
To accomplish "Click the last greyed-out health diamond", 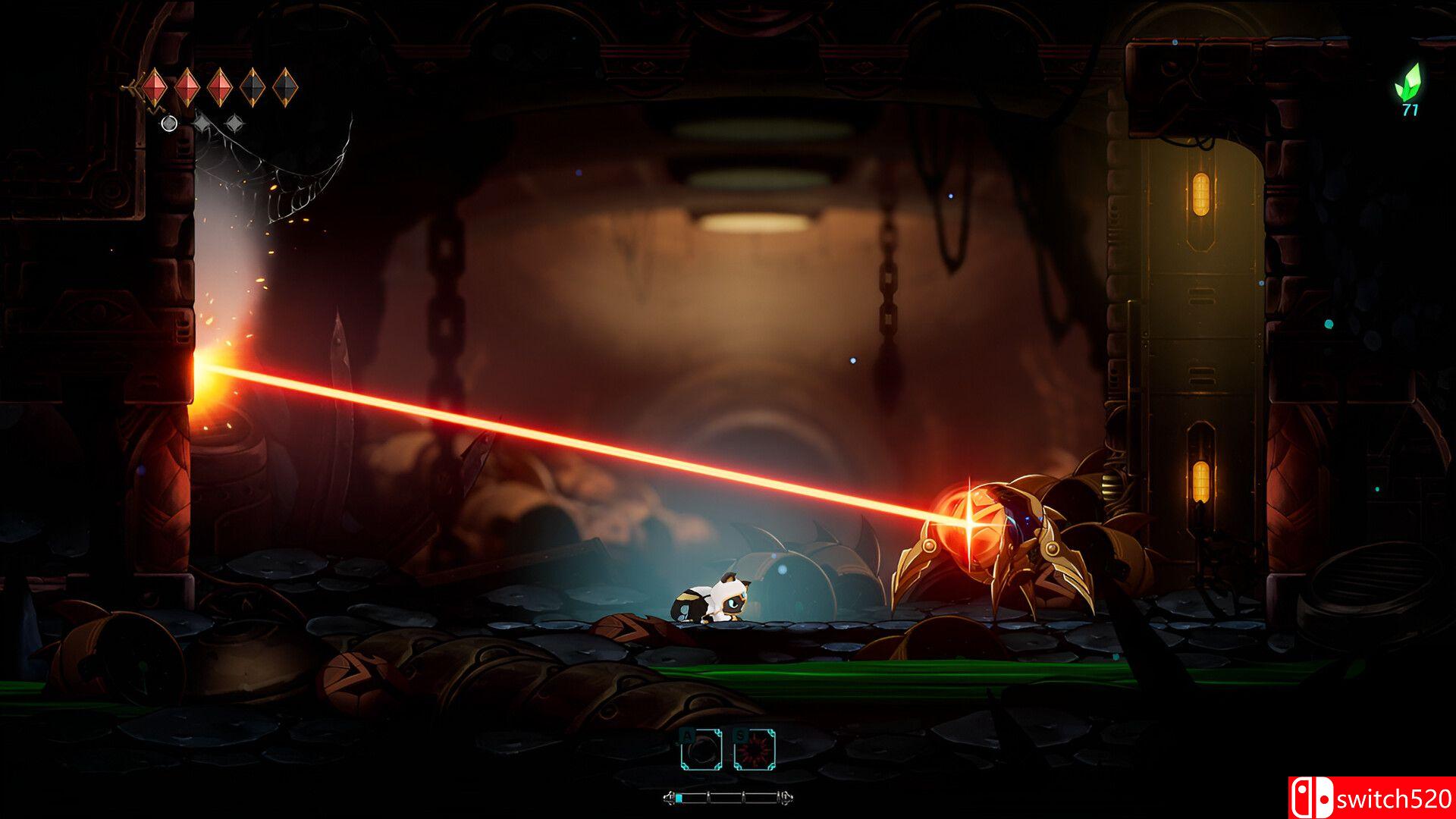I will click(x=285, y=87).
